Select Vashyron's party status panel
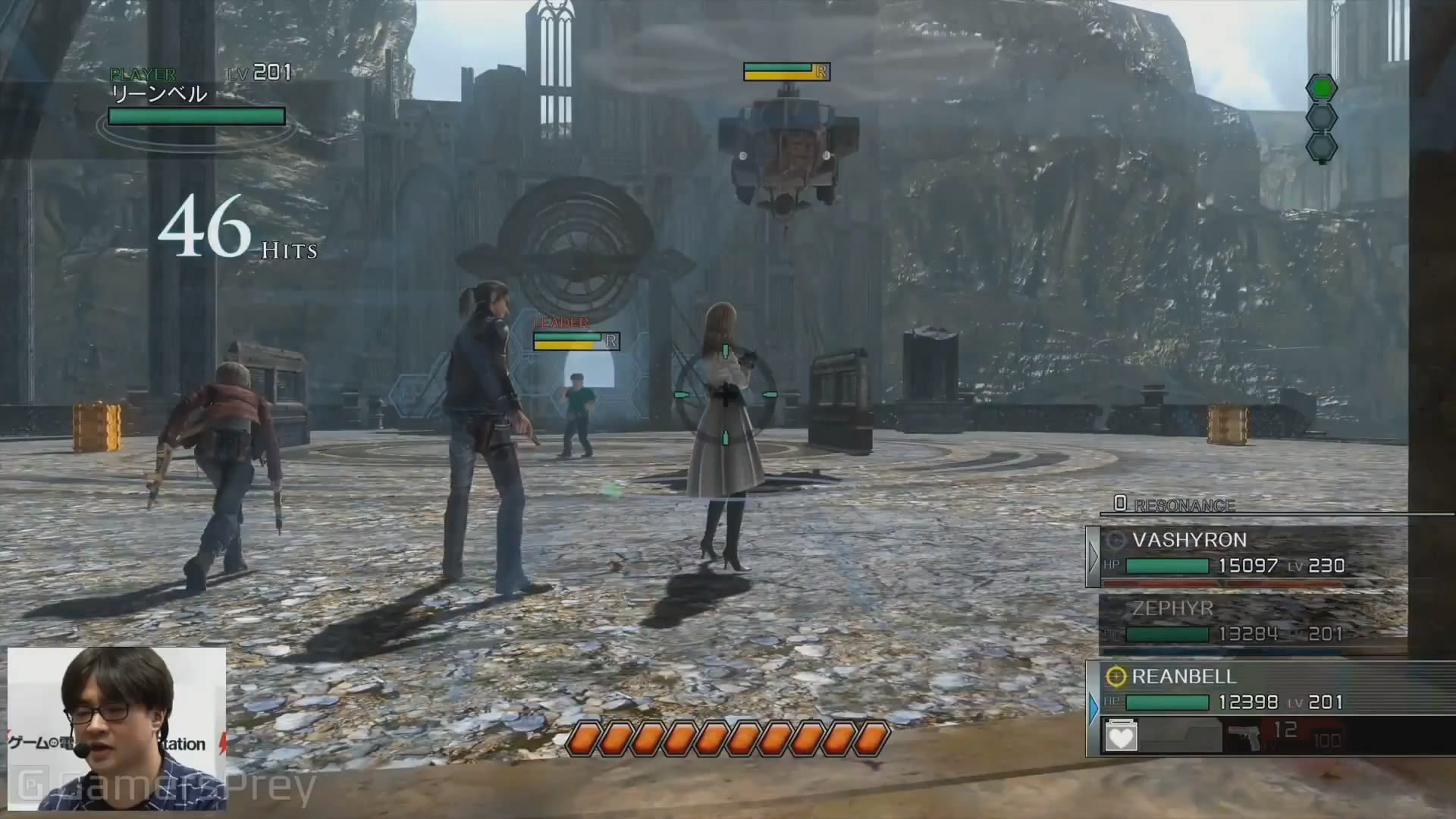 point(1247,556)
